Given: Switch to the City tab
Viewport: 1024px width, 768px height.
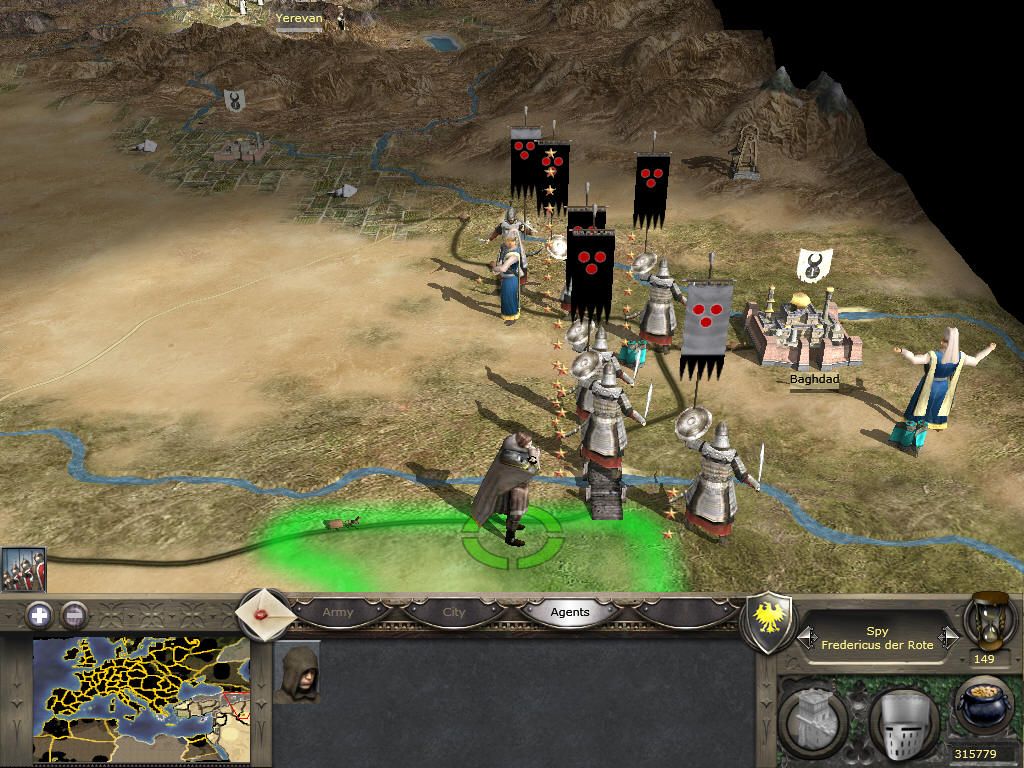Looking at the screenshot, I should (454, 612).
